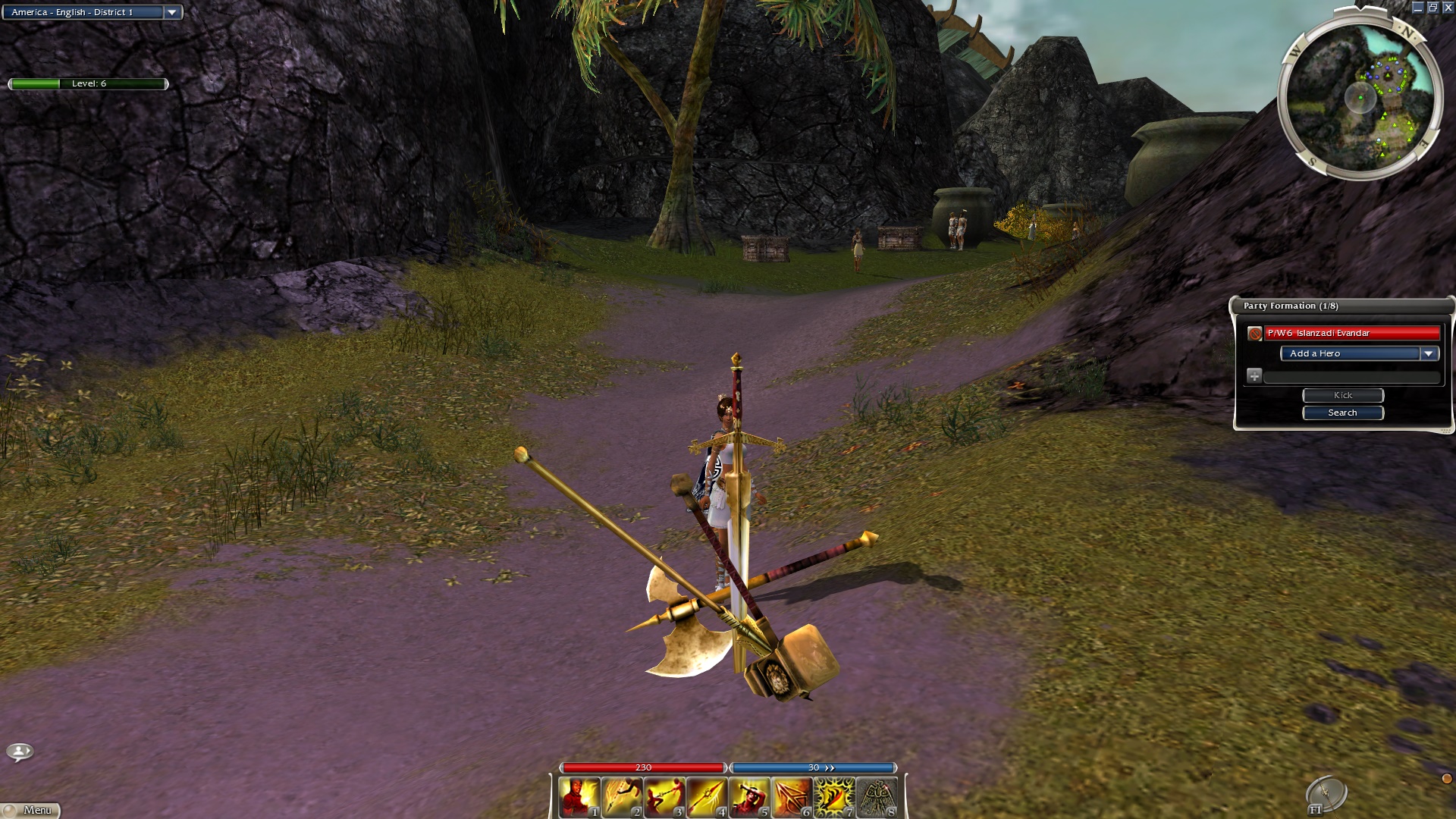Use skill 3 showing two fighters

(664, 798)
